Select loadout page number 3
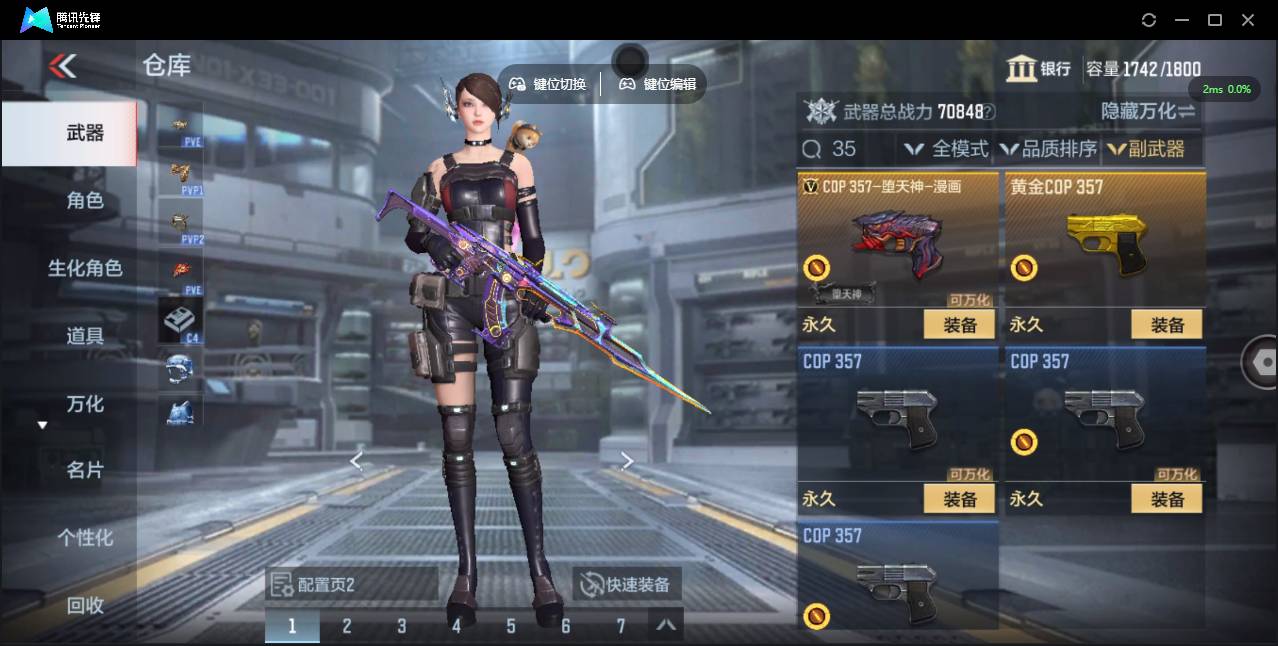 (401, 626)
